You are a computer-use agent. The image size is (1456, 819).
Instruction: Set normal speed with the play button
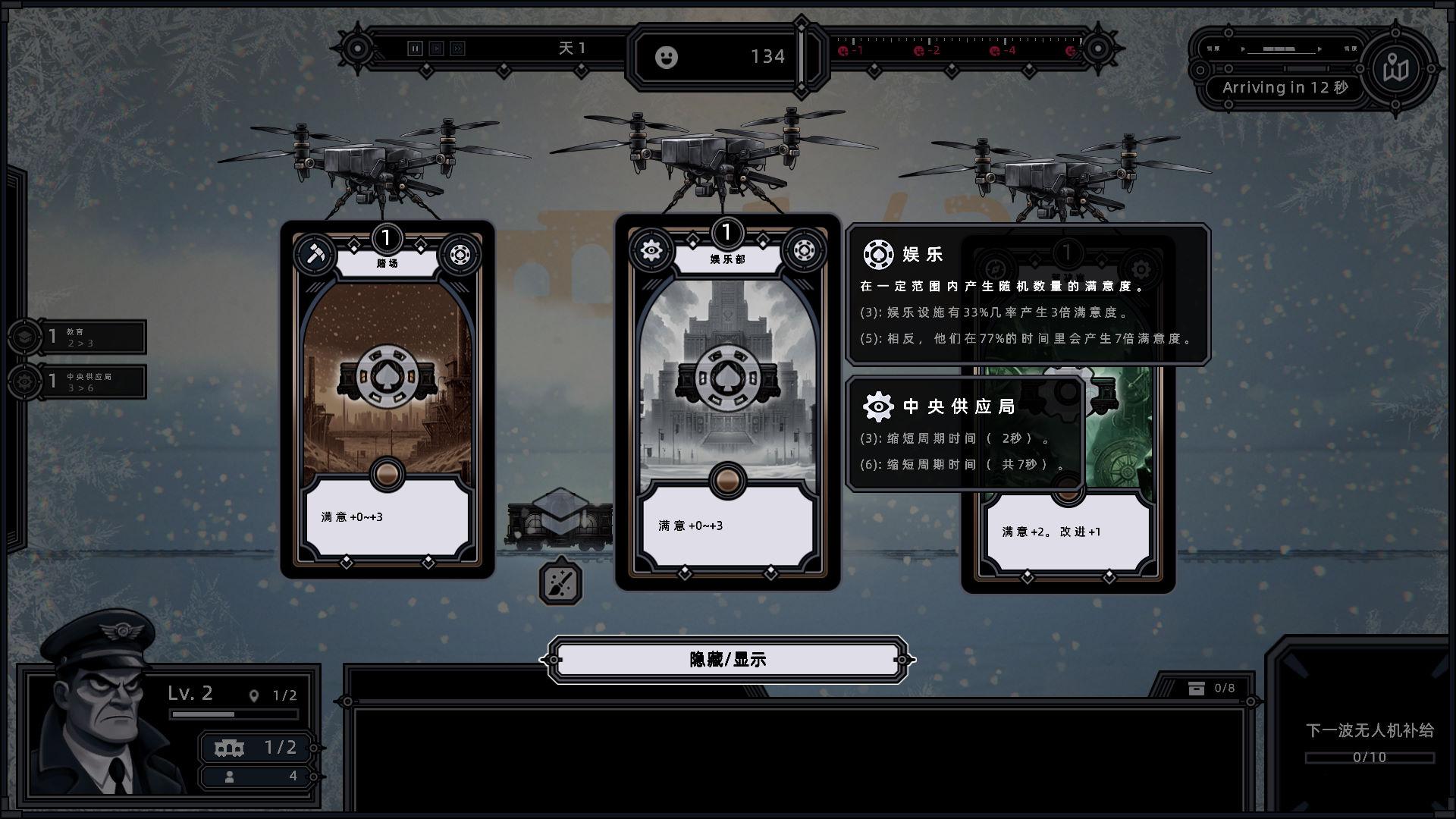(x=436, y=49)
